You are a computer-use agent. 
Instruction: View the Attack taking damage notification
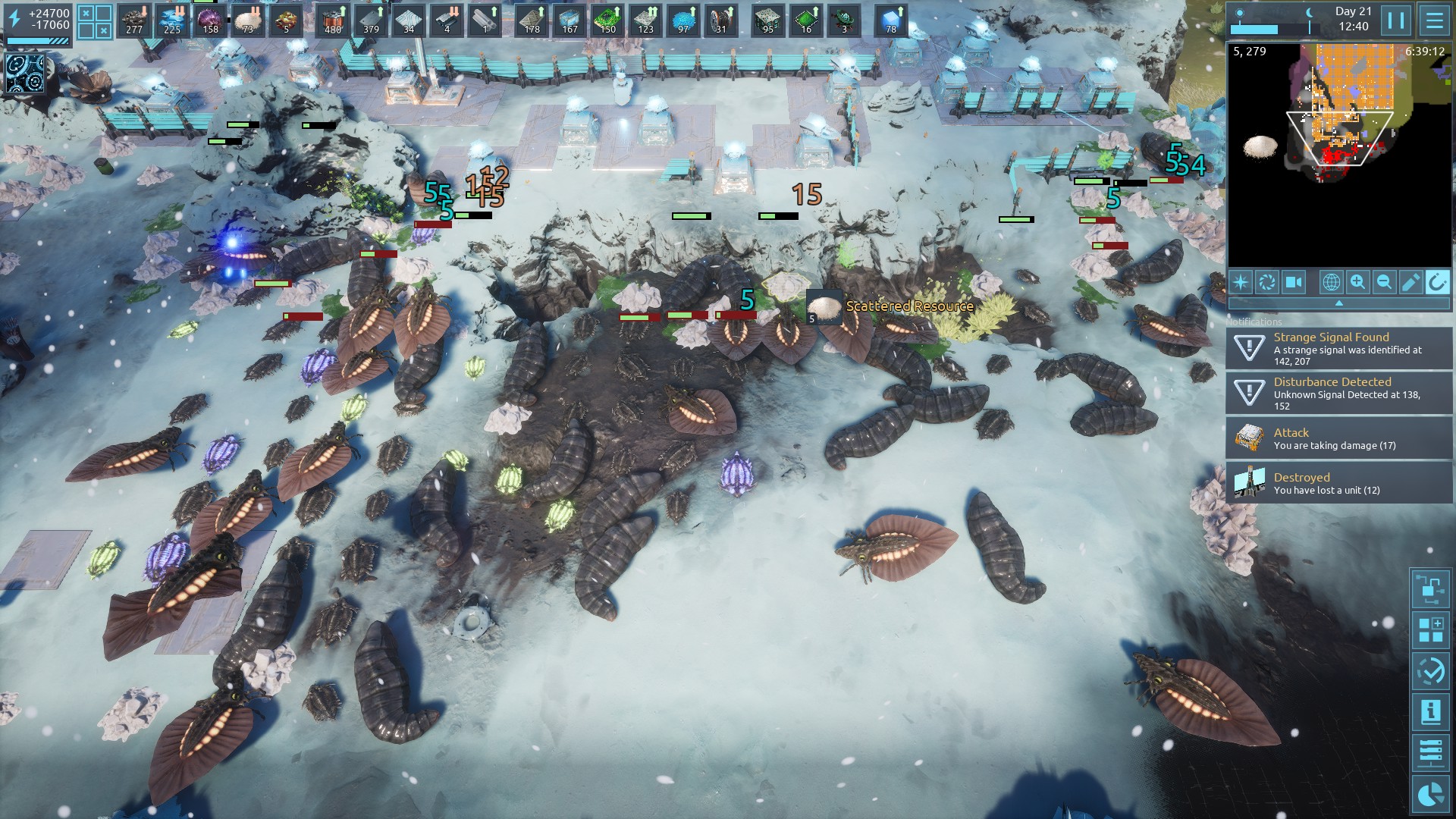(x=1339, y=438)
